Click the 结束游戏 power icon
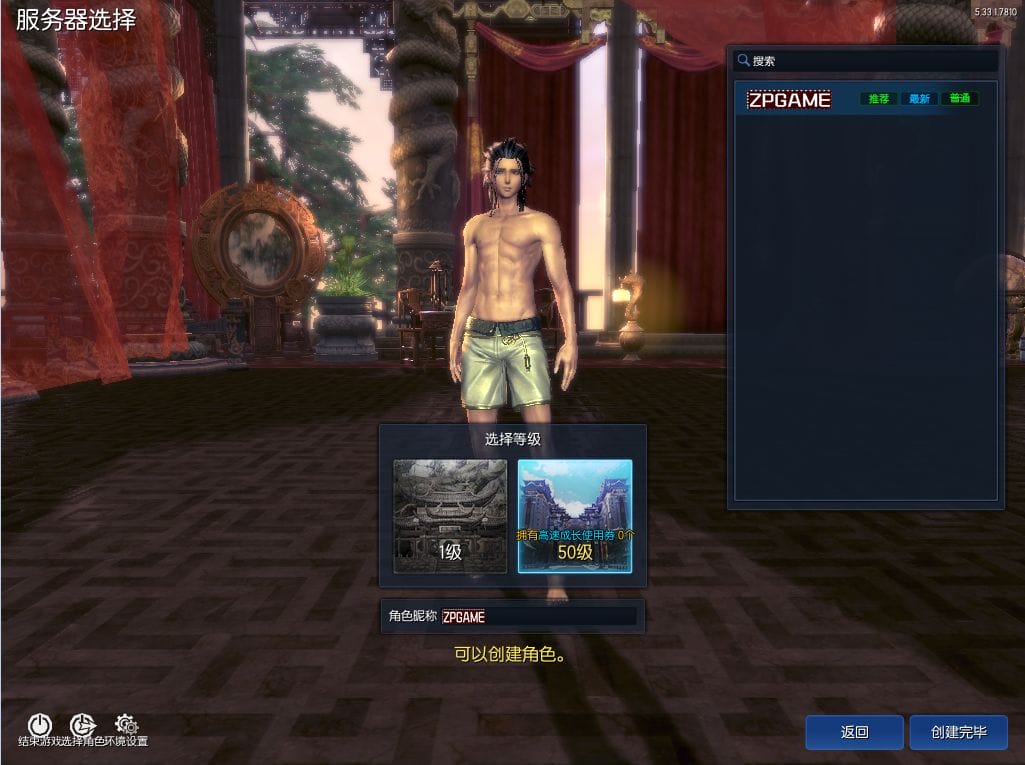 point(39,725)
